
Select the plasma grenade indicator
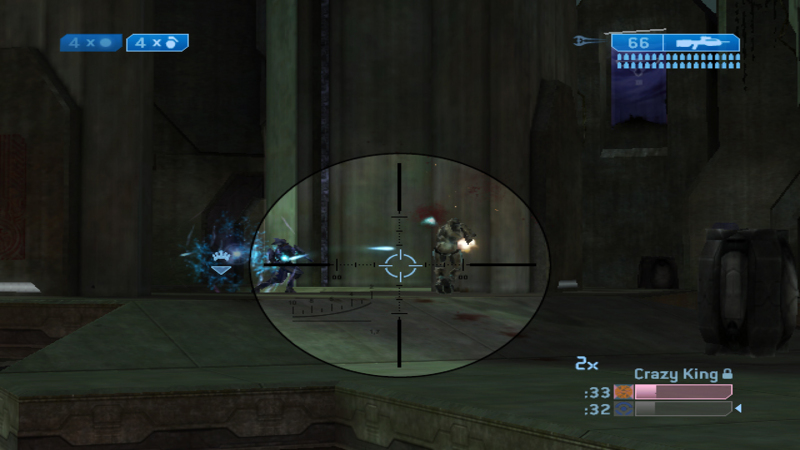(91, 43)
